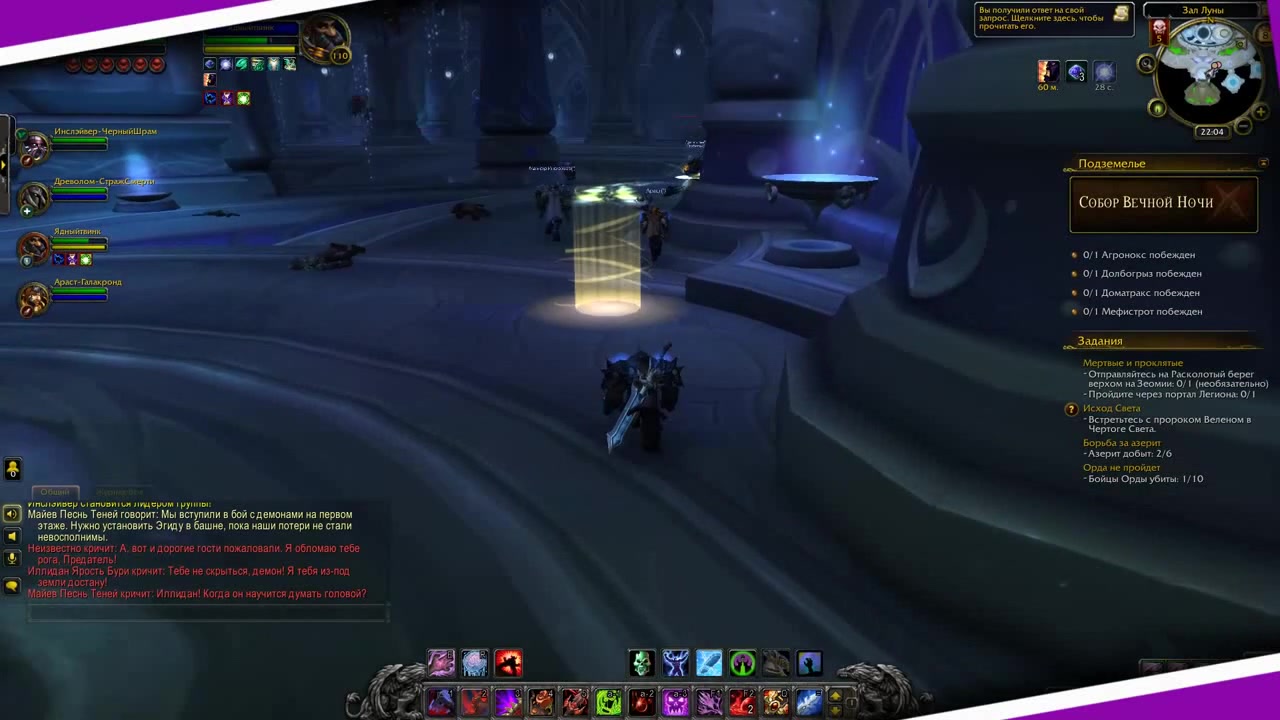Target party member Инслэйвер-ЧерныйШрам
The image size is (1280, 720).
tap(36, 147)
